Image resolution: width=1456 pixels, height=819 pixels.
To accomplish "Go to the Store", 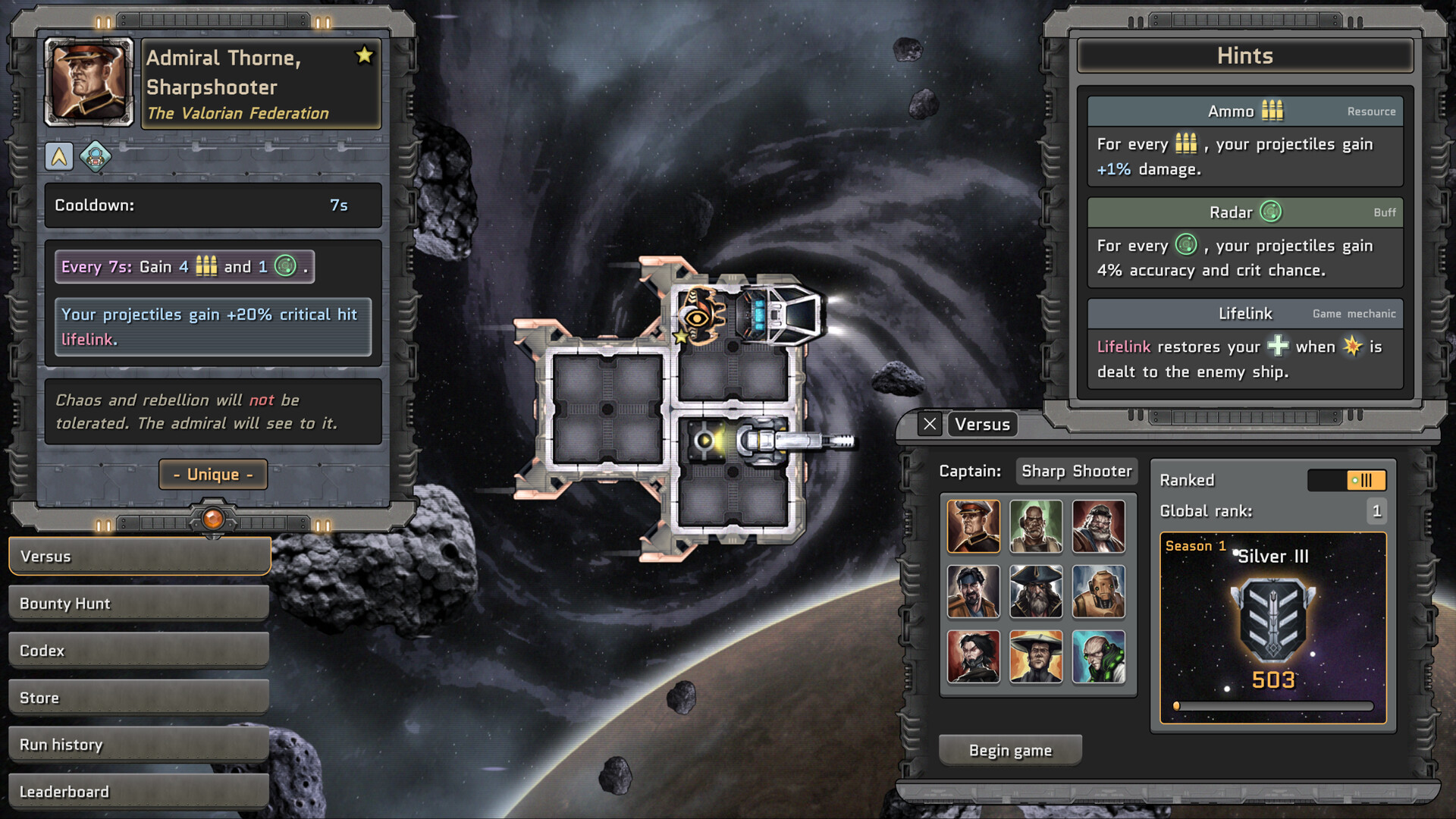I will 140,698.
